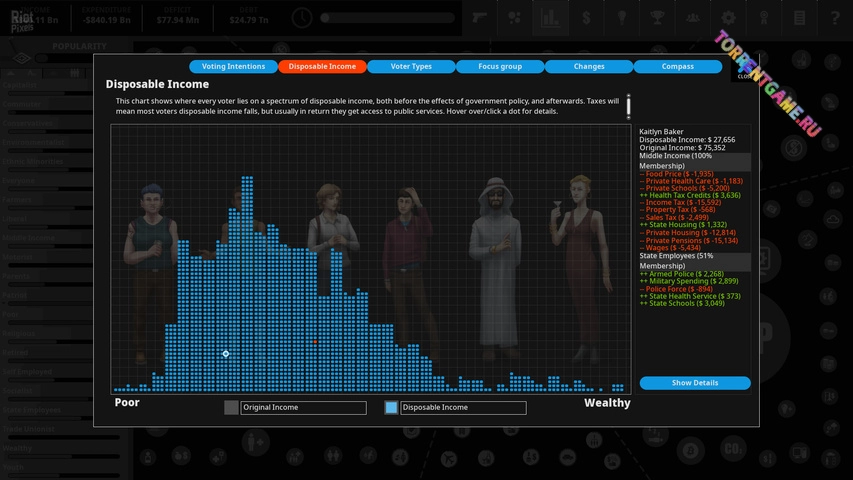853x480 pixels.
Task: Select the white-circled voter dot
Action: coord(226,354)
